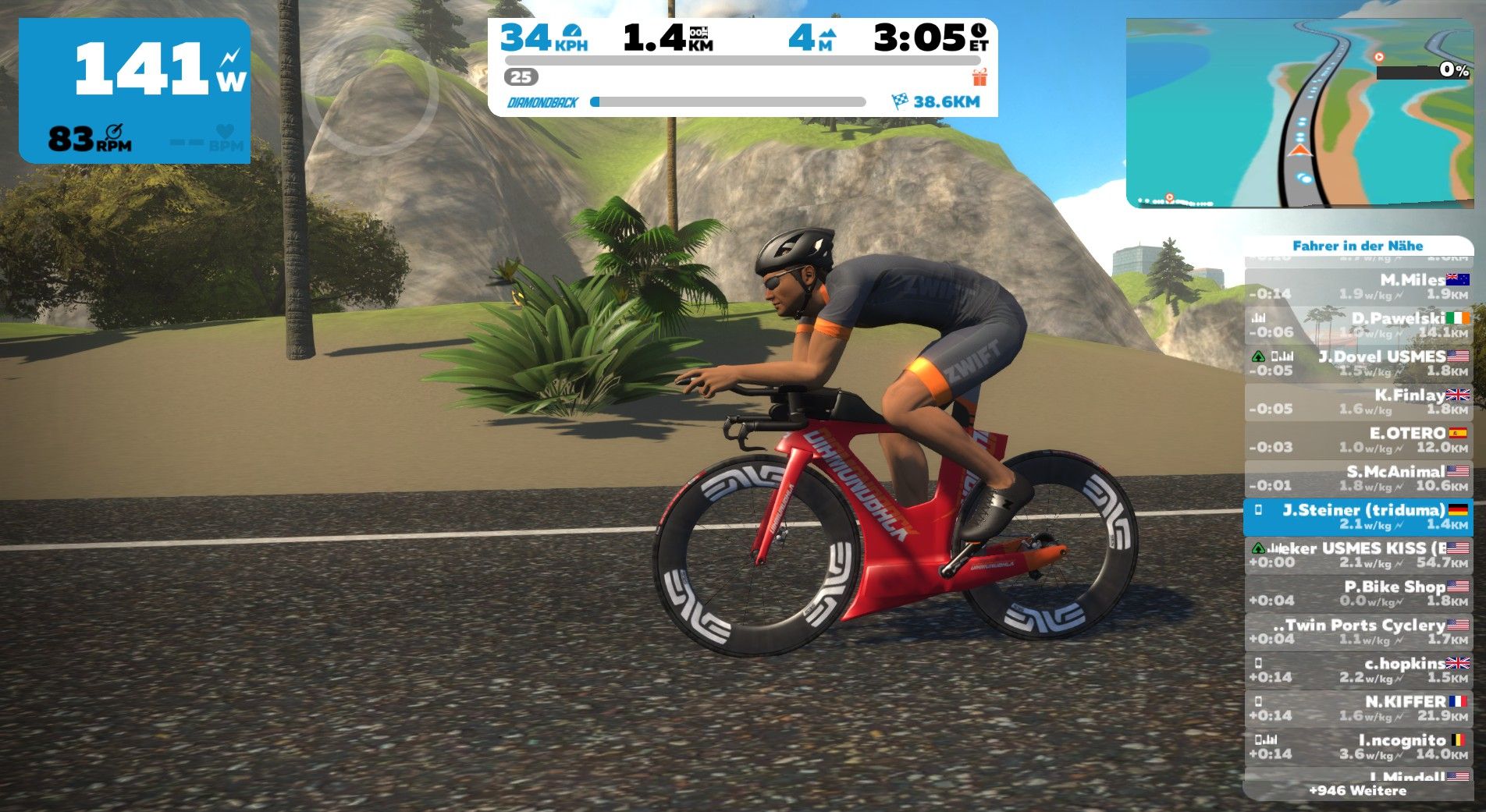View rider P.Bike Shop
The height and width of the screenshot is (812, 1486).
pyautogui.click(x=1358, y=593)
